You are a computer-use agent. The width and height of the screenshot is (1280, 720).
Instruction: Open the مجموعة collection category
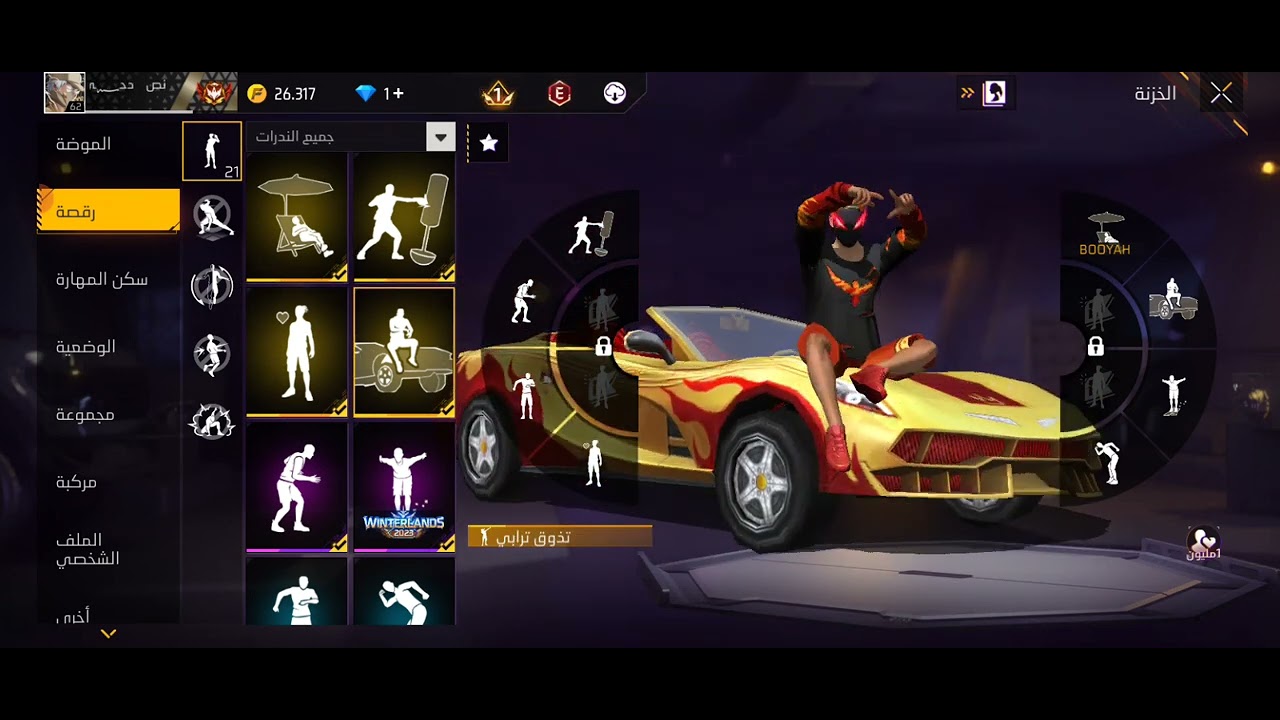[85, 415]
